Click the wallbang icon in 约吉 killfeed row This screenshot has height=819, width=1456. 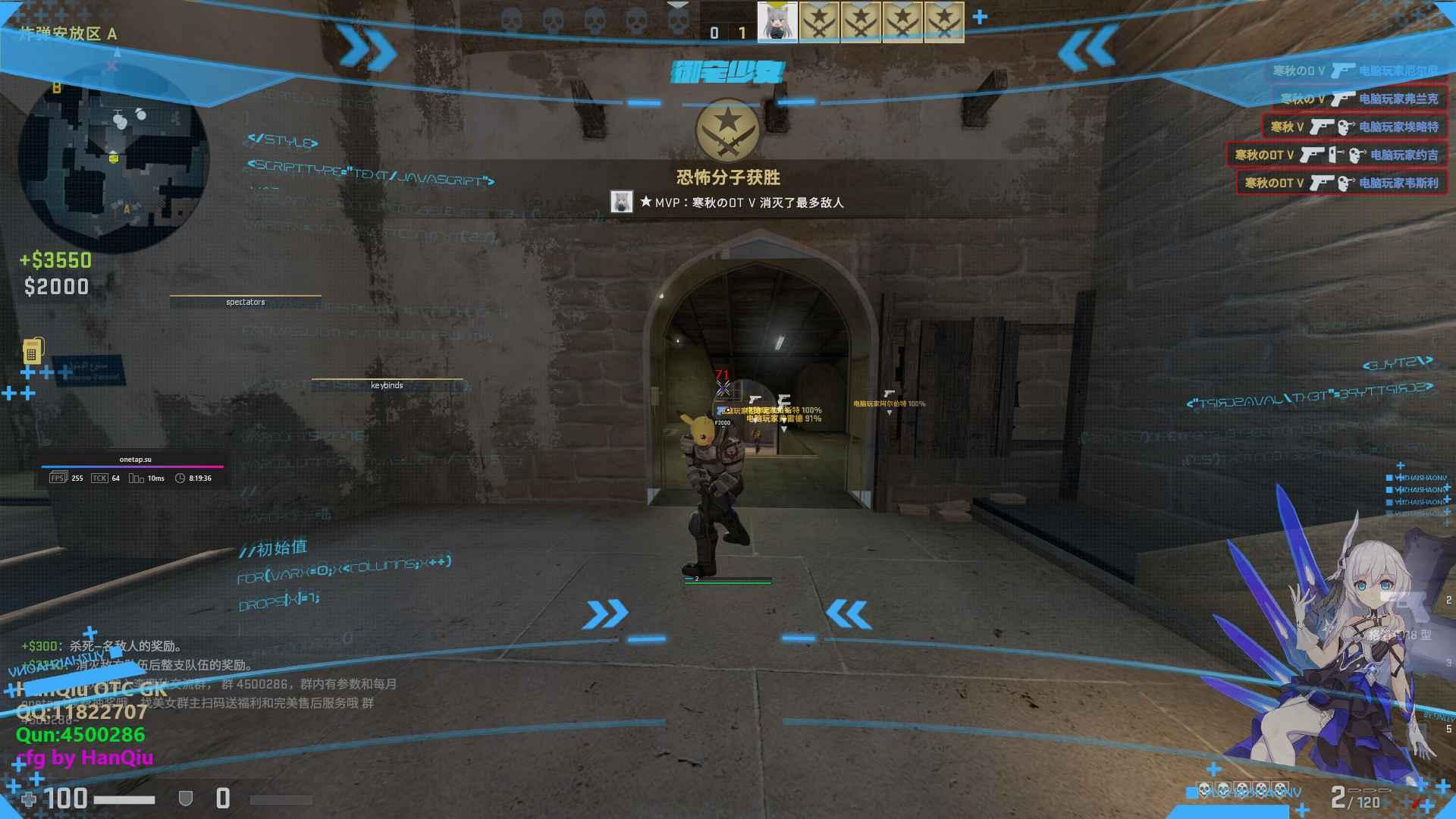1335,156
